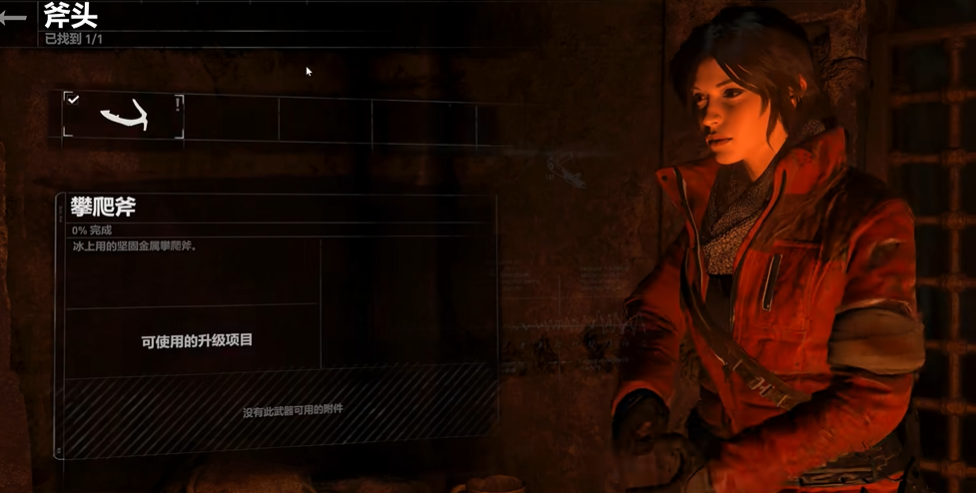Select the climbing axe weapon slot
976x493 pixels.
tap(124, 116)
